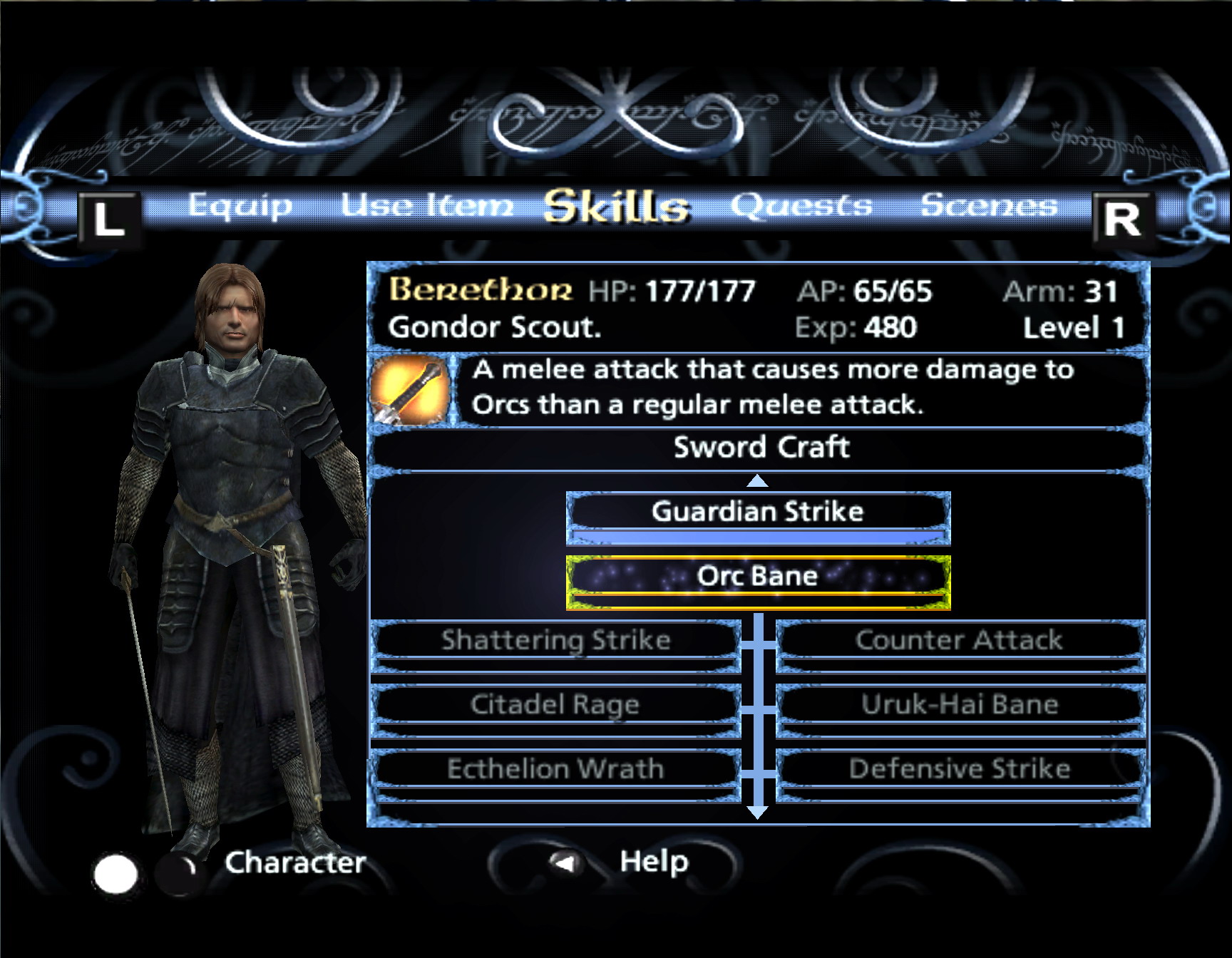This screenshot has width=1232, height=958.
Task: Click the Sword Craft category header
Action: [761, 448]
